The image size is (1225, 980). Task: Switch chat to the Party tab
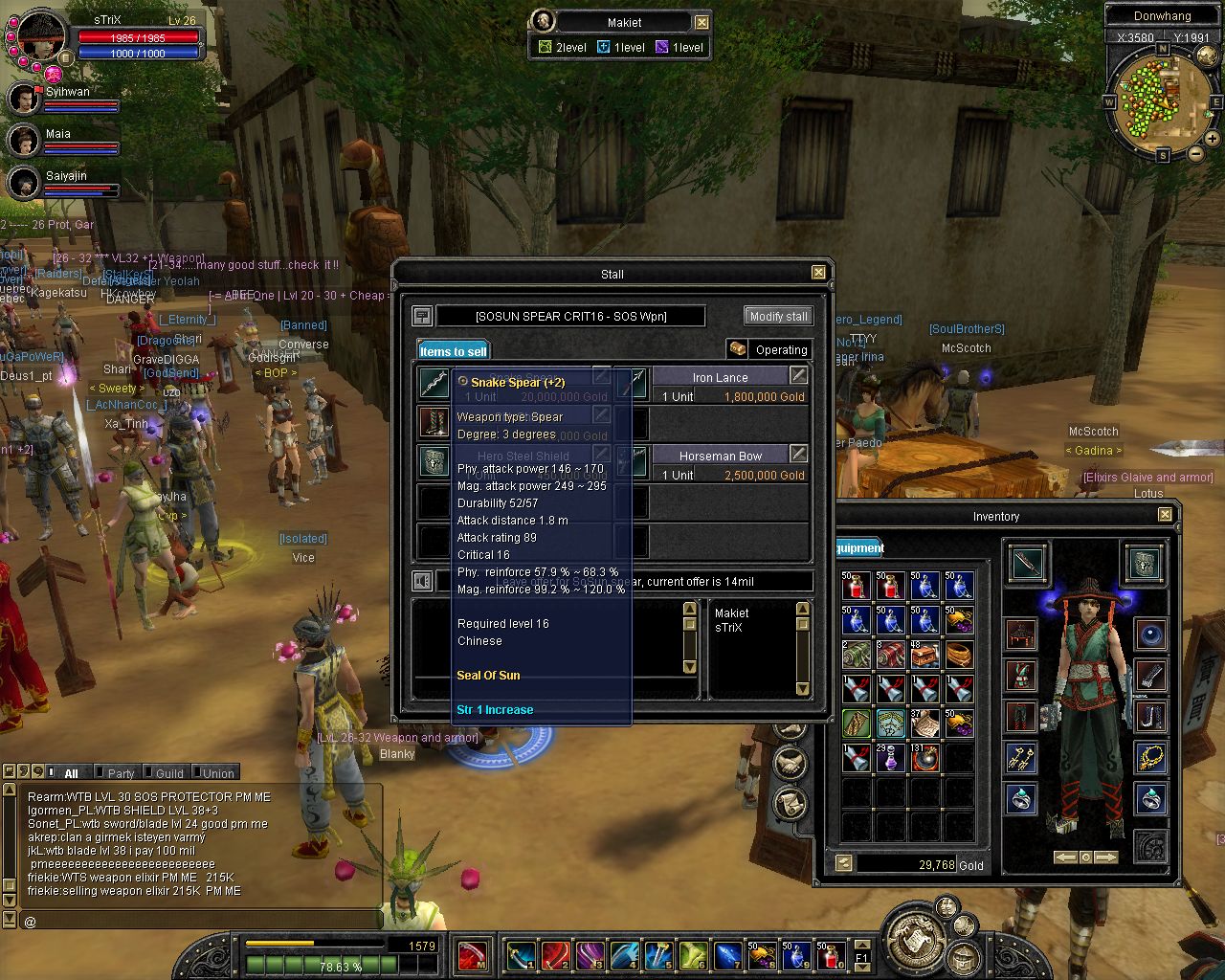click(x=121, y=773)
